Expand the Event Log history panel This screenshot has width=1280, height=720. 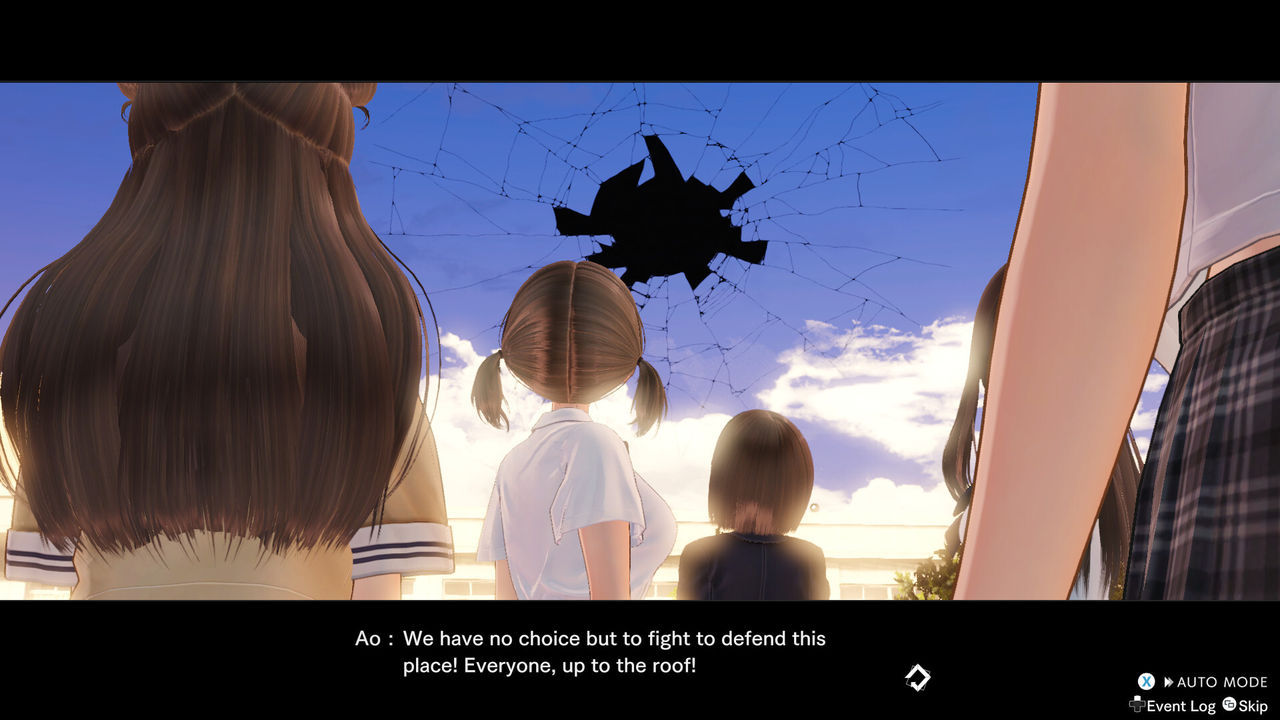click(1181, 706)
